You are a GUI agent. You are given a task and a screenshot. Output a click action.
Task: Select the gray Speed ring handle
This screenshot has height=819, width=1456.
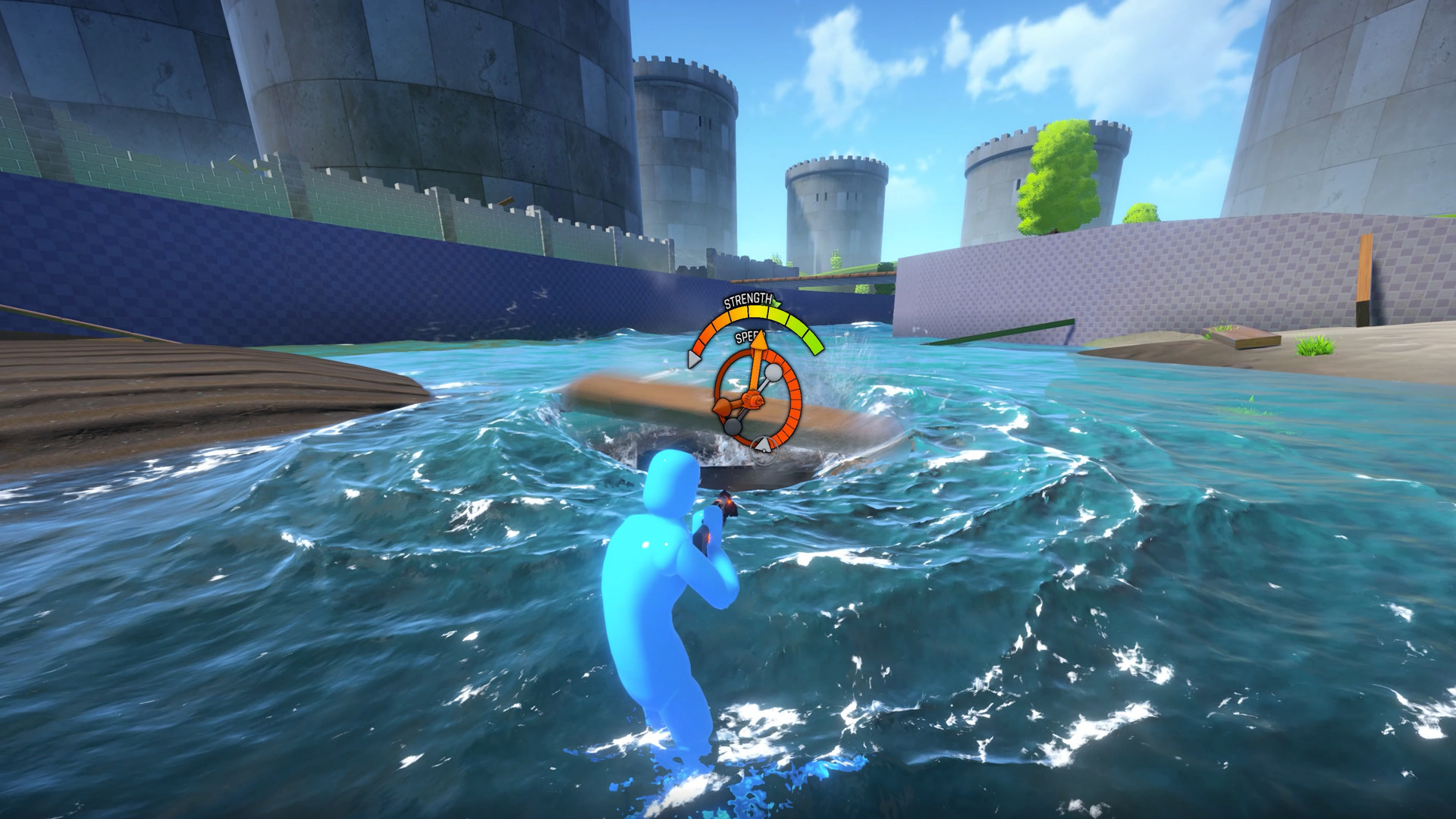(x=764, y=442)
